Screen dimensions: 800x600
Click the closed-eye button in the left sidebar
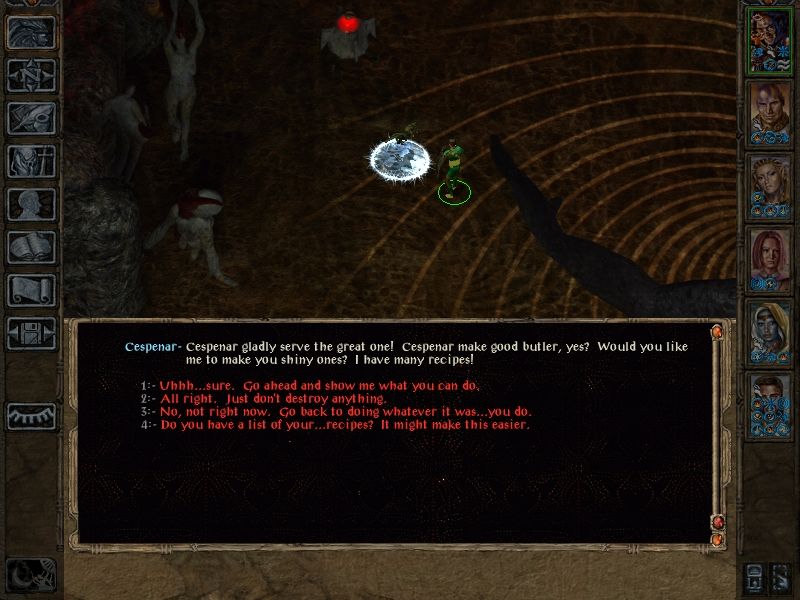(x=30, y=414)
